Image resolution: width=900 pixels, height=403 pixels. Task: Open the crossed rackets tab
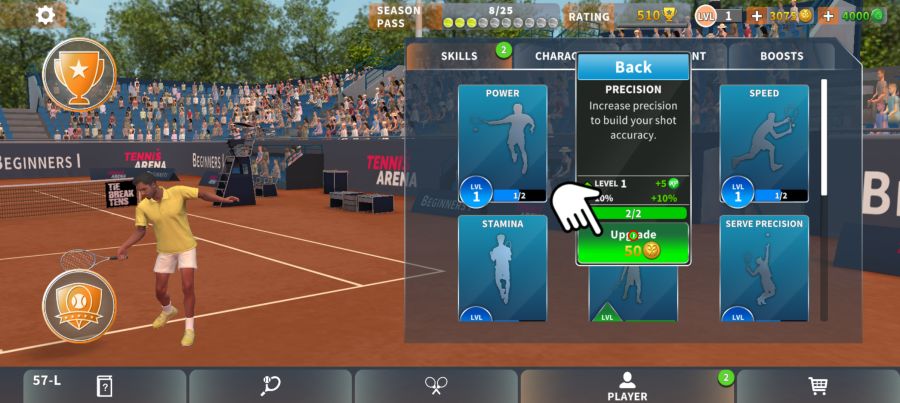pyautogui.click(x=436, y=386)
